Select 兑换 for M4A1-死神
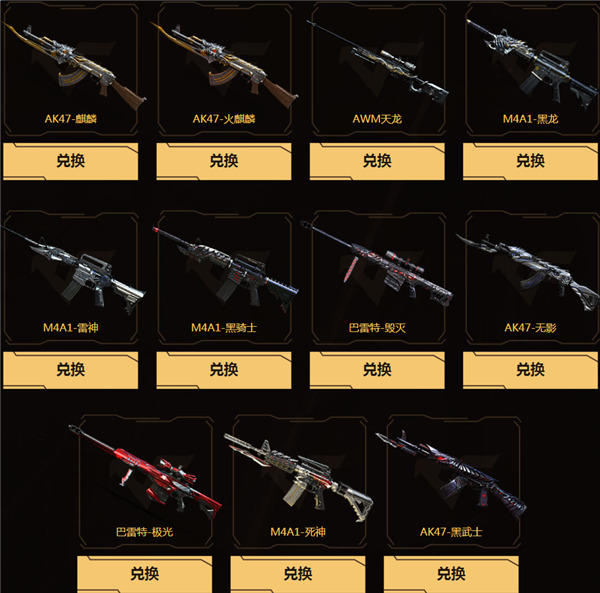The width and height of the screenshot is (600, 593). tap(298, 574)
